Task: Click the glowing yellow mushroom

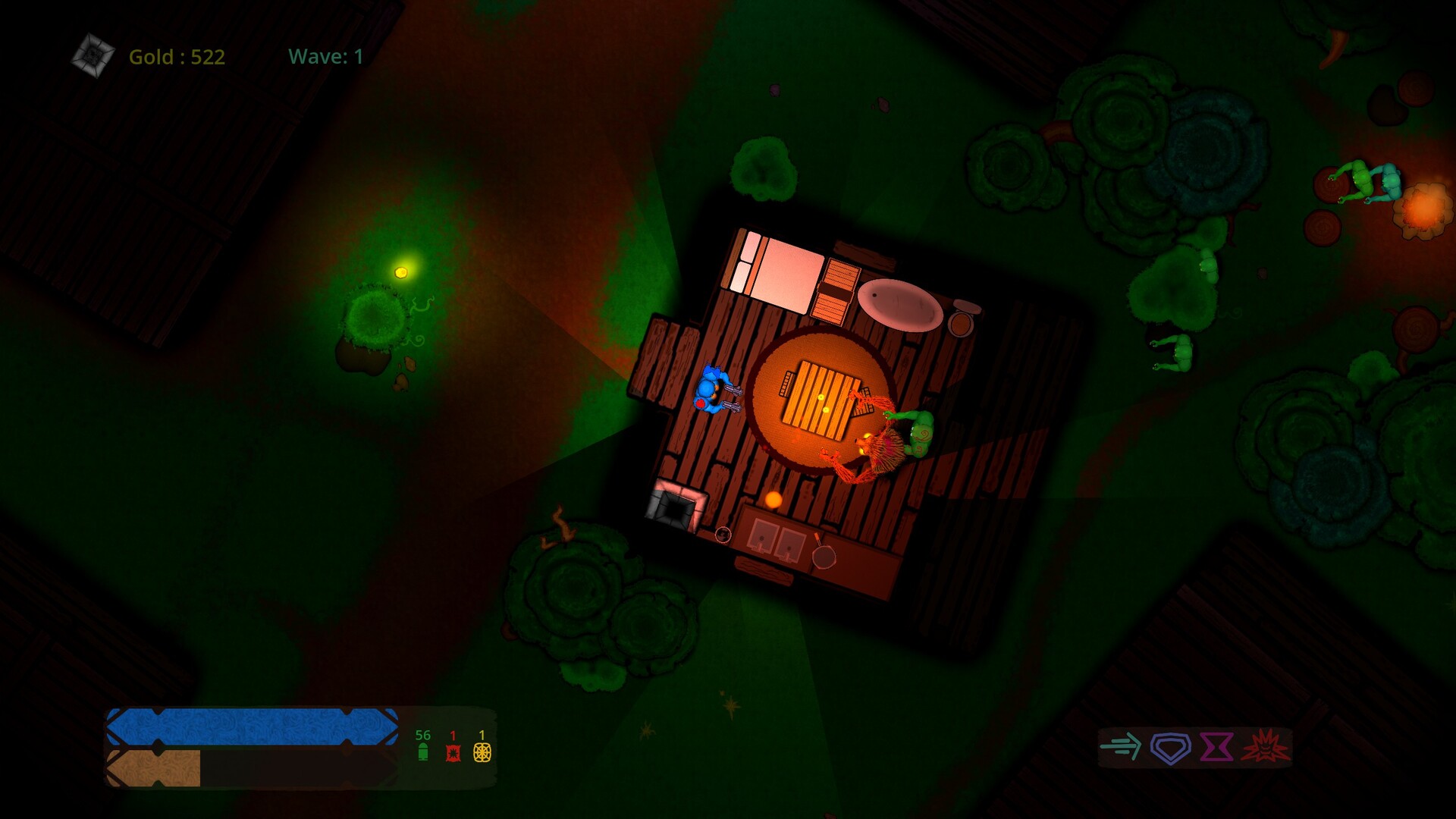Action: (402, 273)
